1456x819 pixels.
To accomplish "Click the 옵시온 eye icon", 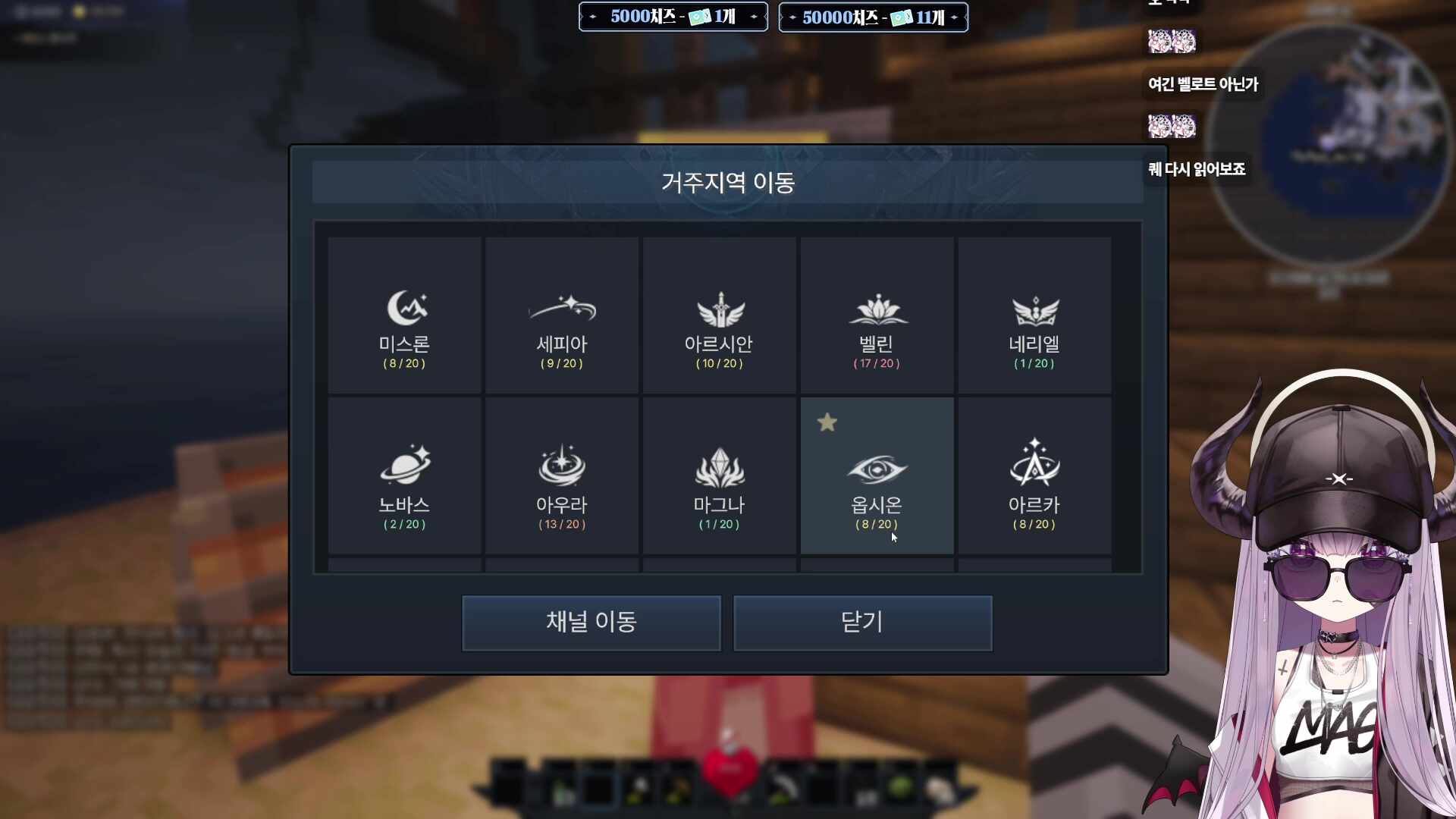I will [877, 468].
